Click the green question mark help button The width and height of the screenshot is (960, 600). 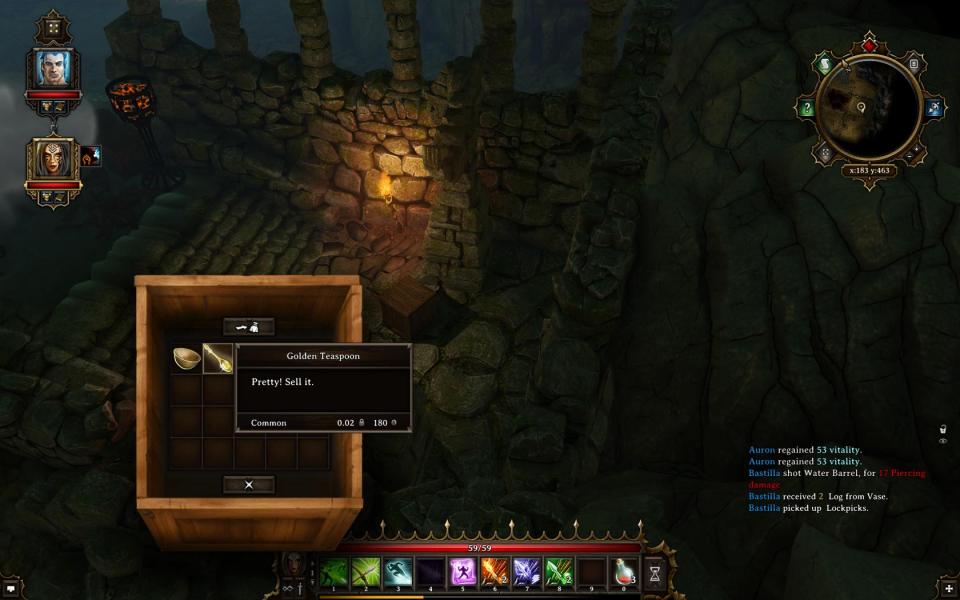(806, 108)
